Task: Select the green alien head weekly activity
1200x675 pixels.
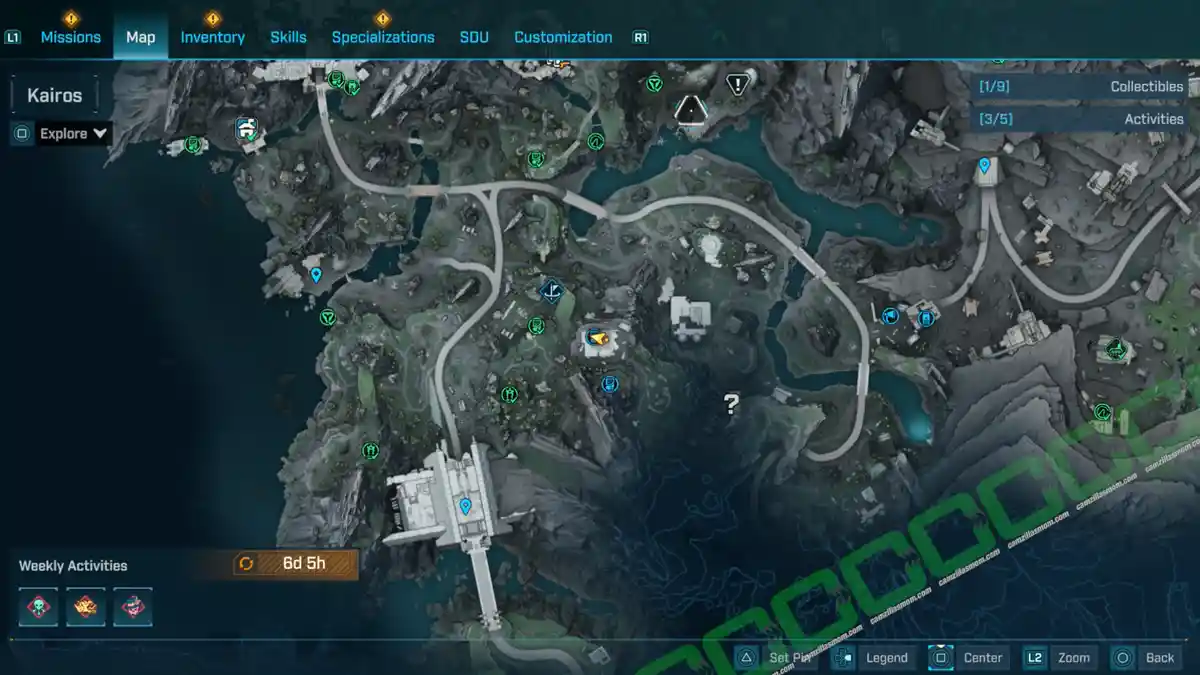Action: pyautogui.click(x=38, y=607)
